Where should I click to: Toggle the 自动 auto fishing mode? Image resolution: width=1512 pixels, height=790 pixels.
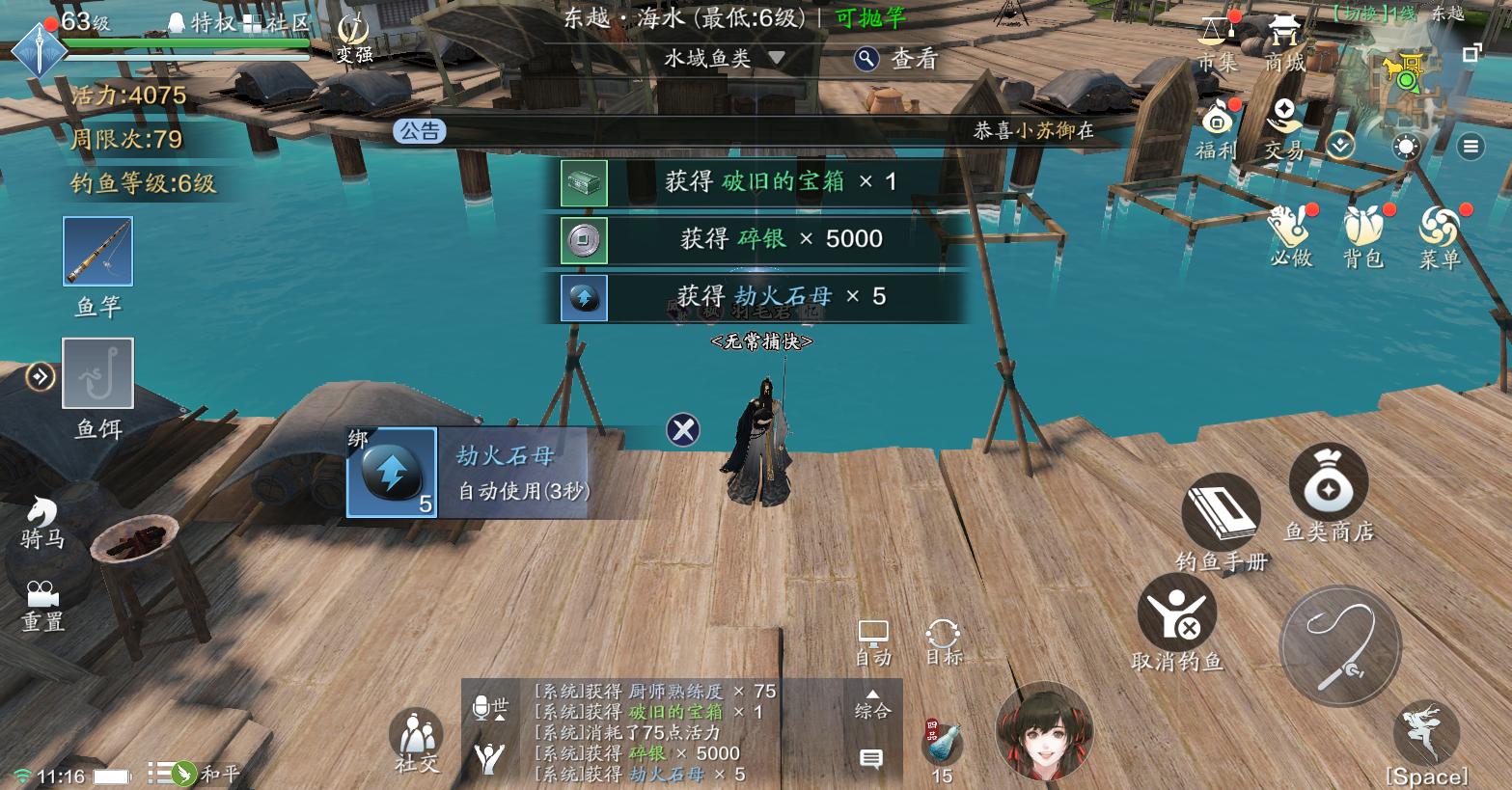click(x=875, y=637)
